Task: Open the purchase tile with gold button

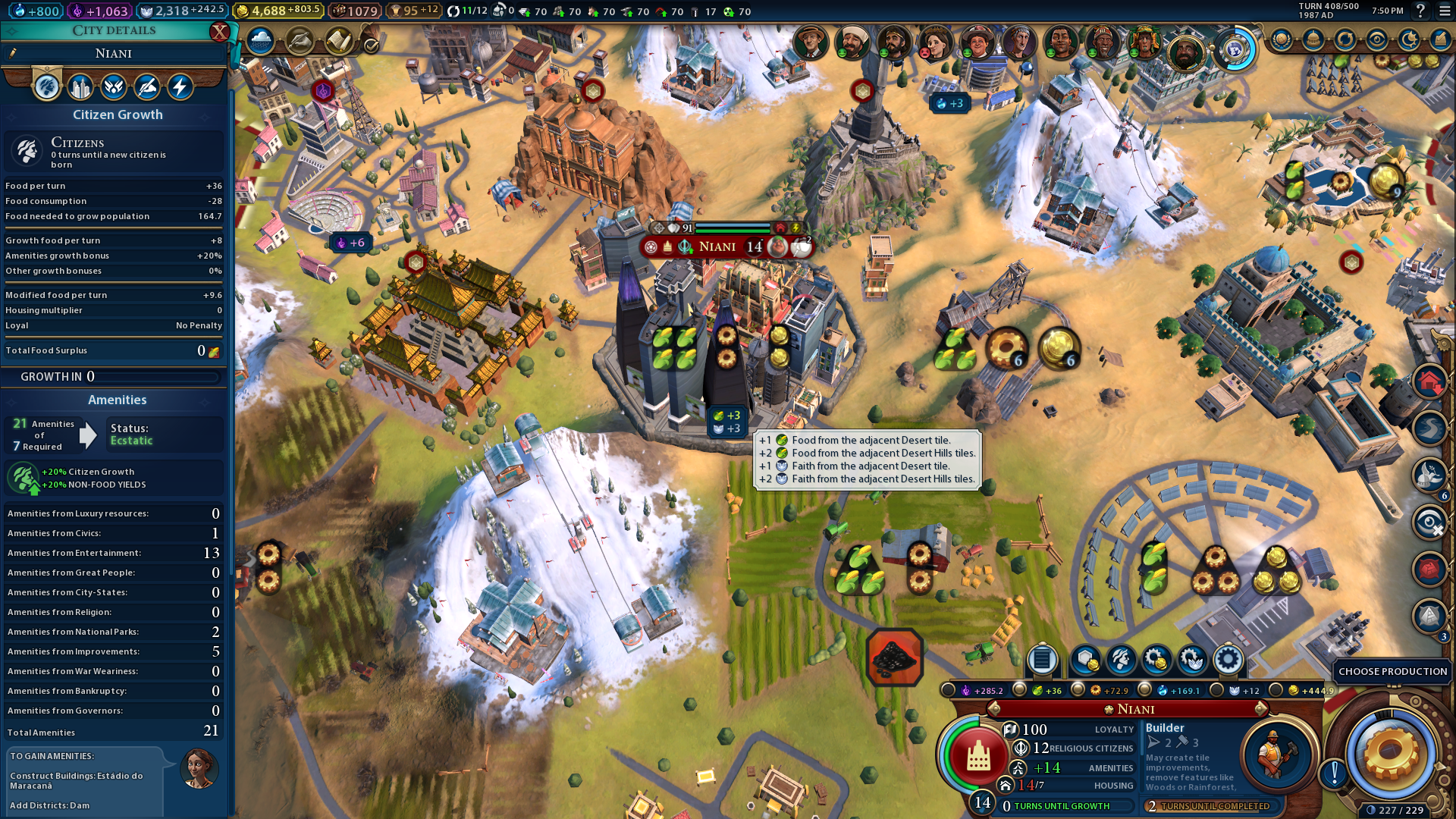Action: coord(1085,660)
